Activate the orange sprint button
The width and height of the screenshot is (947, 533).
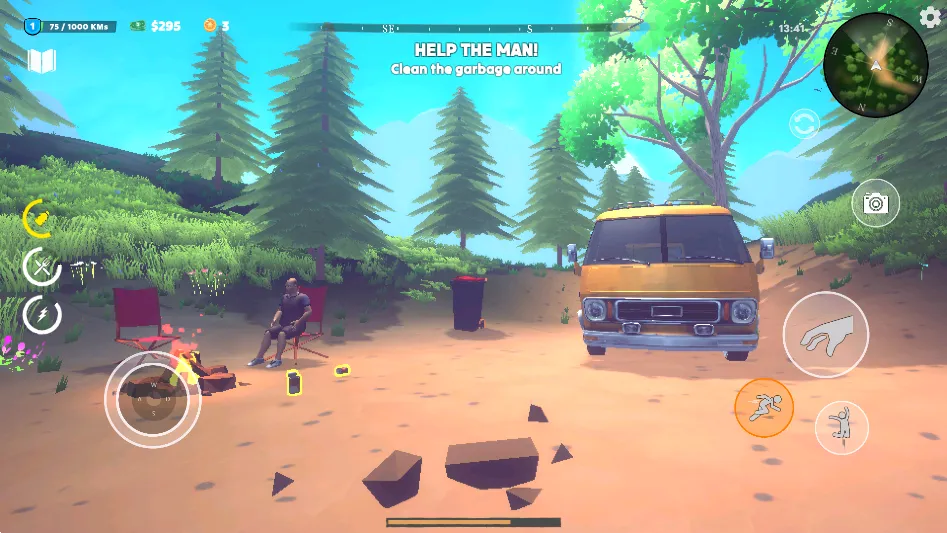764,407
